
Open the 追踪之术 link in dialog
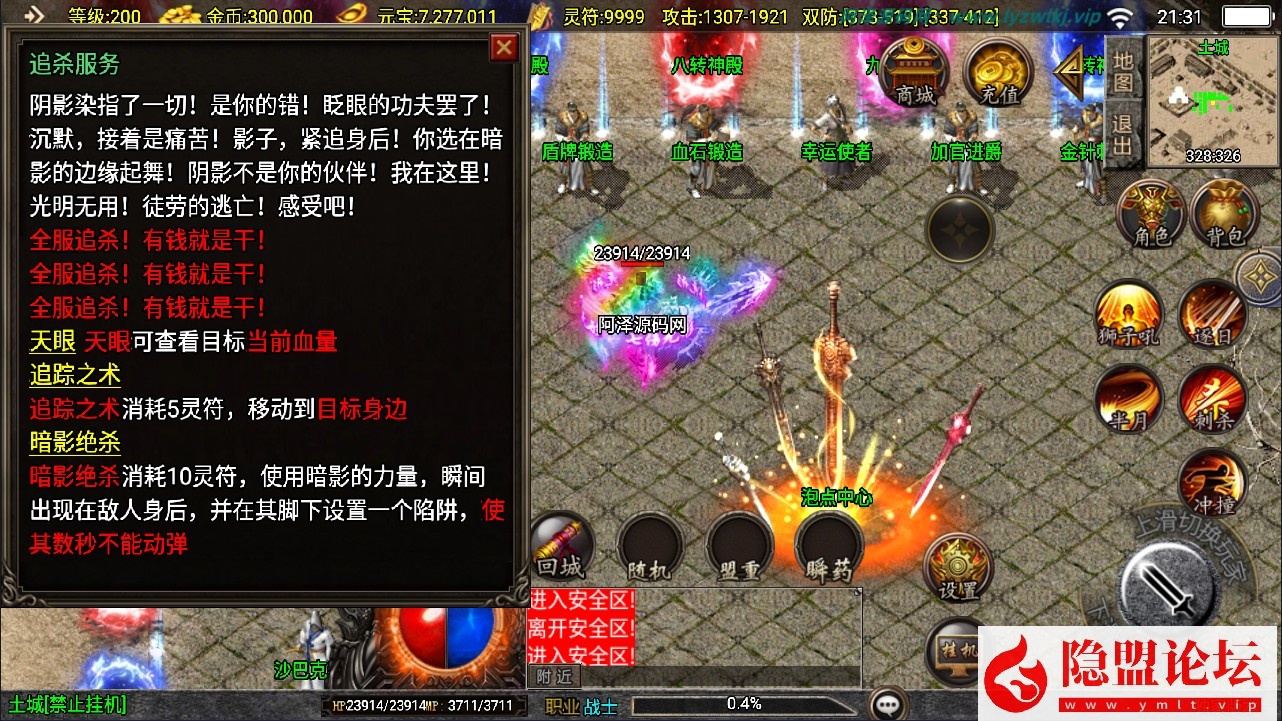pos(75,374)
